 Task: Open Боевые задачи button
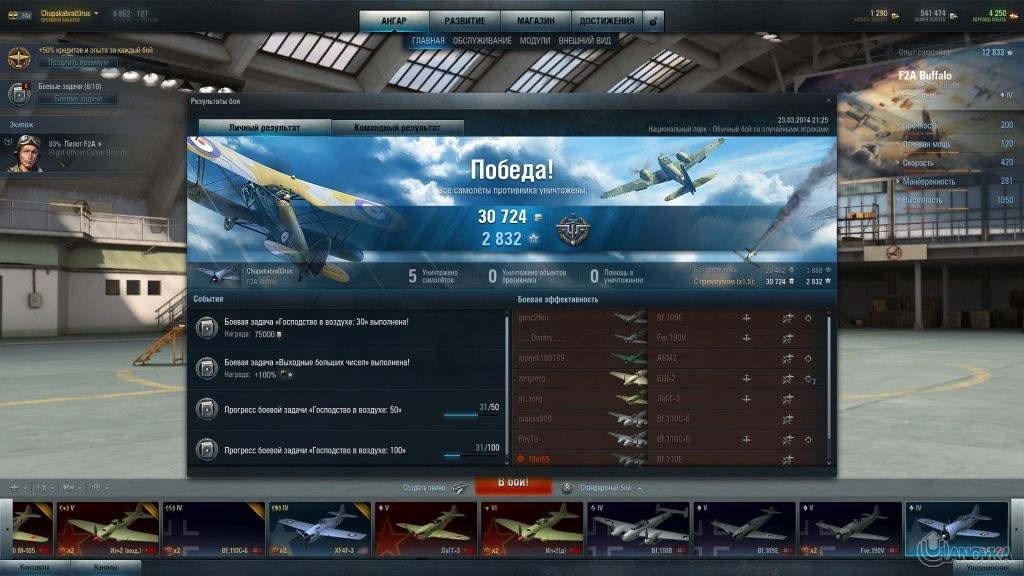click(78, 99)
